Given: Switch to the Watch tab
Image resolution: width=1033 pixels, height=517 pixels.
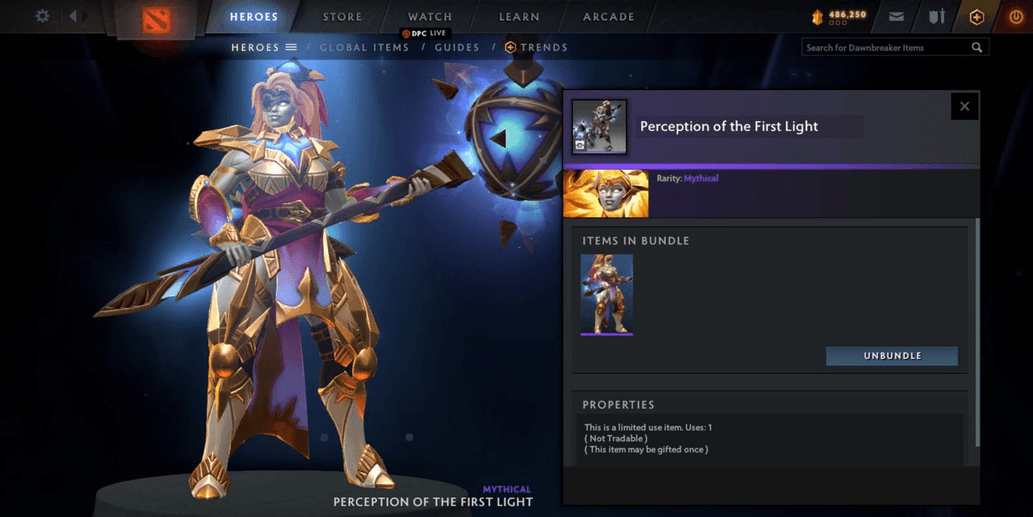Looking at the screenshot, I should tap(430, 17).
